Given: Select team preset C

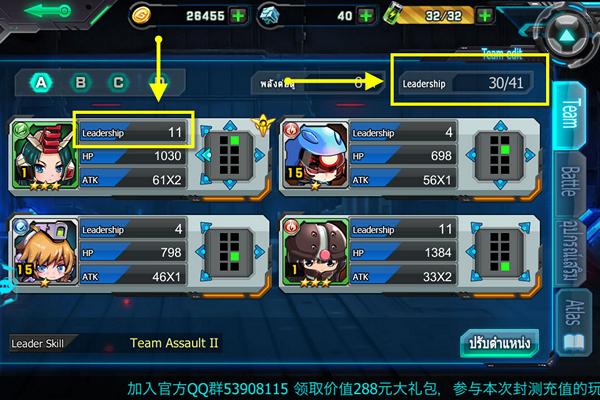Looking at the screenshot, I should click(x=119, y=83).
